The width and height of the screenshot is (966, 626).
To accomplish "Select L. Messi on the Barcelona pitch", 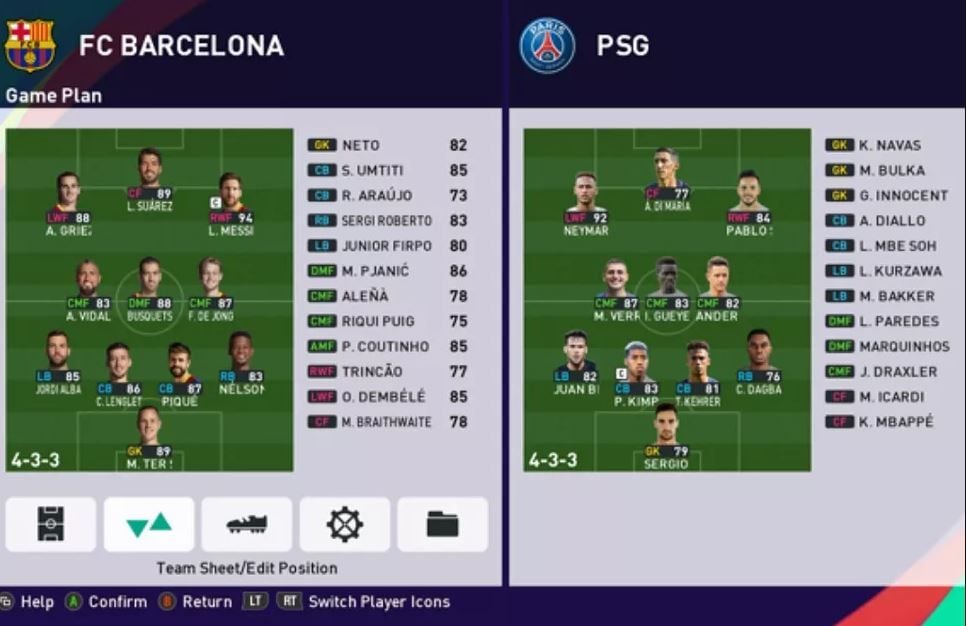I will coord(232,198).
